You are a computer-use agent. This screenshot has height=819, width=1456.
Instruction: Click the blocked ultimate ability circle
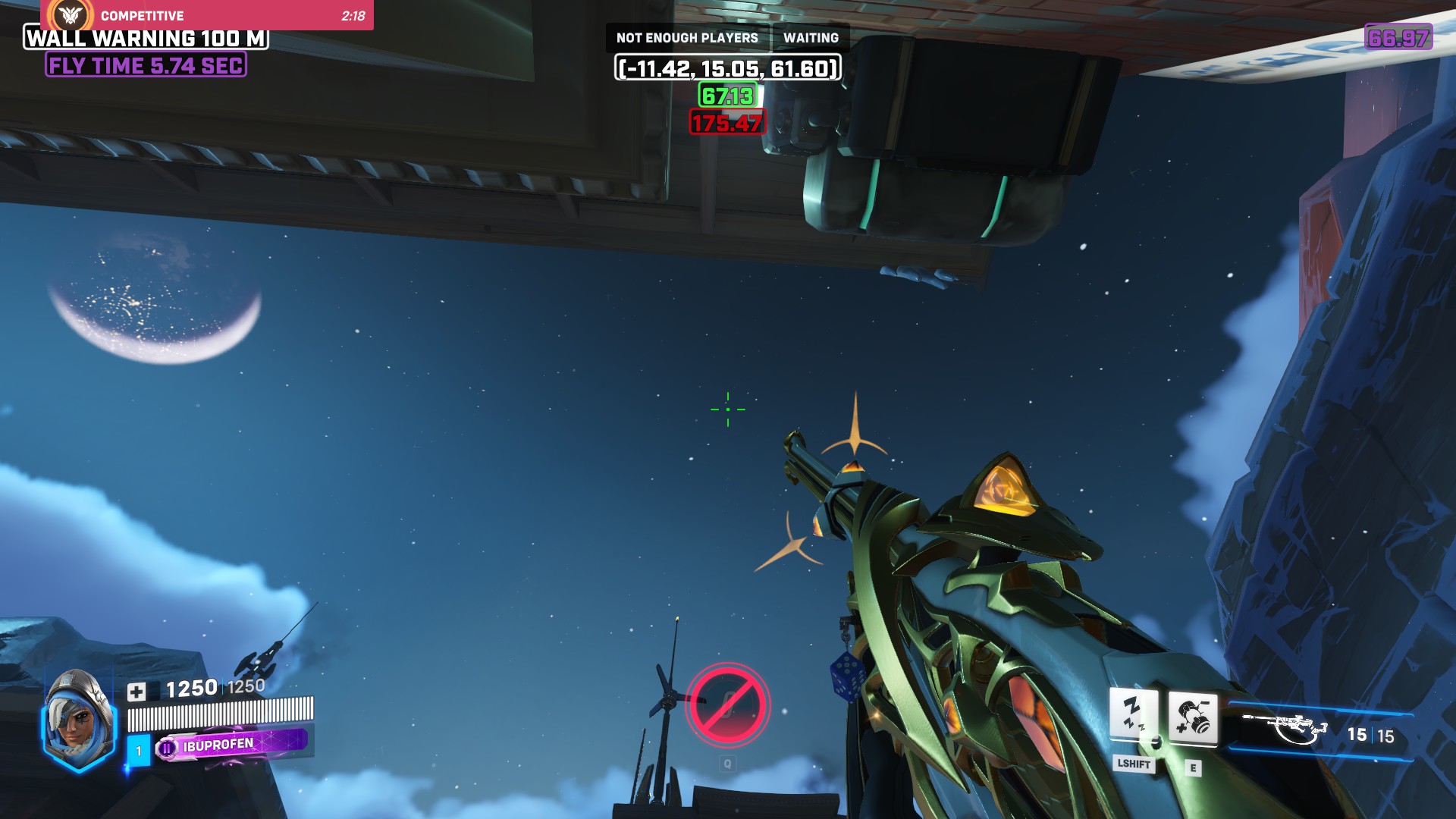coord(727,705)
